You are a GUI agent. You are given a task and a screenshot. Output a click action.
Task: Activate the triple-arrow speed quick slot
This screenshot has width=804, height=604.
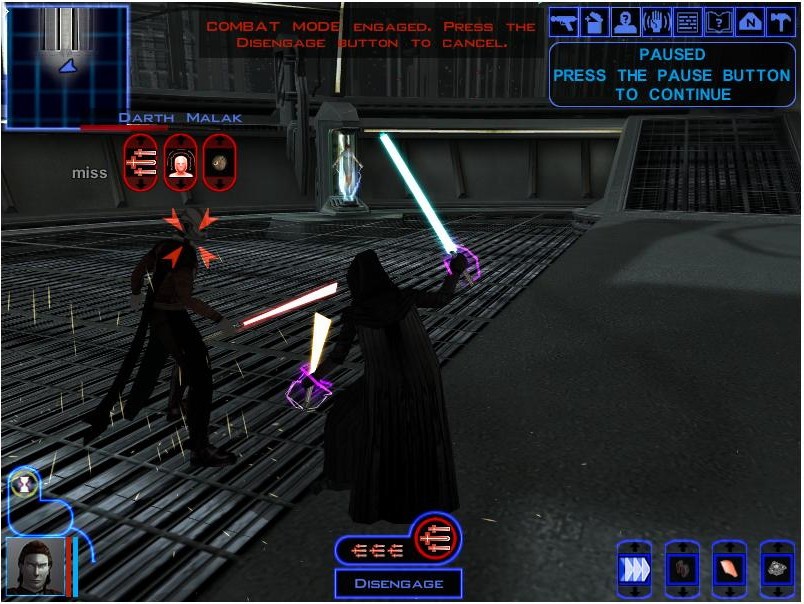point(634,568)
